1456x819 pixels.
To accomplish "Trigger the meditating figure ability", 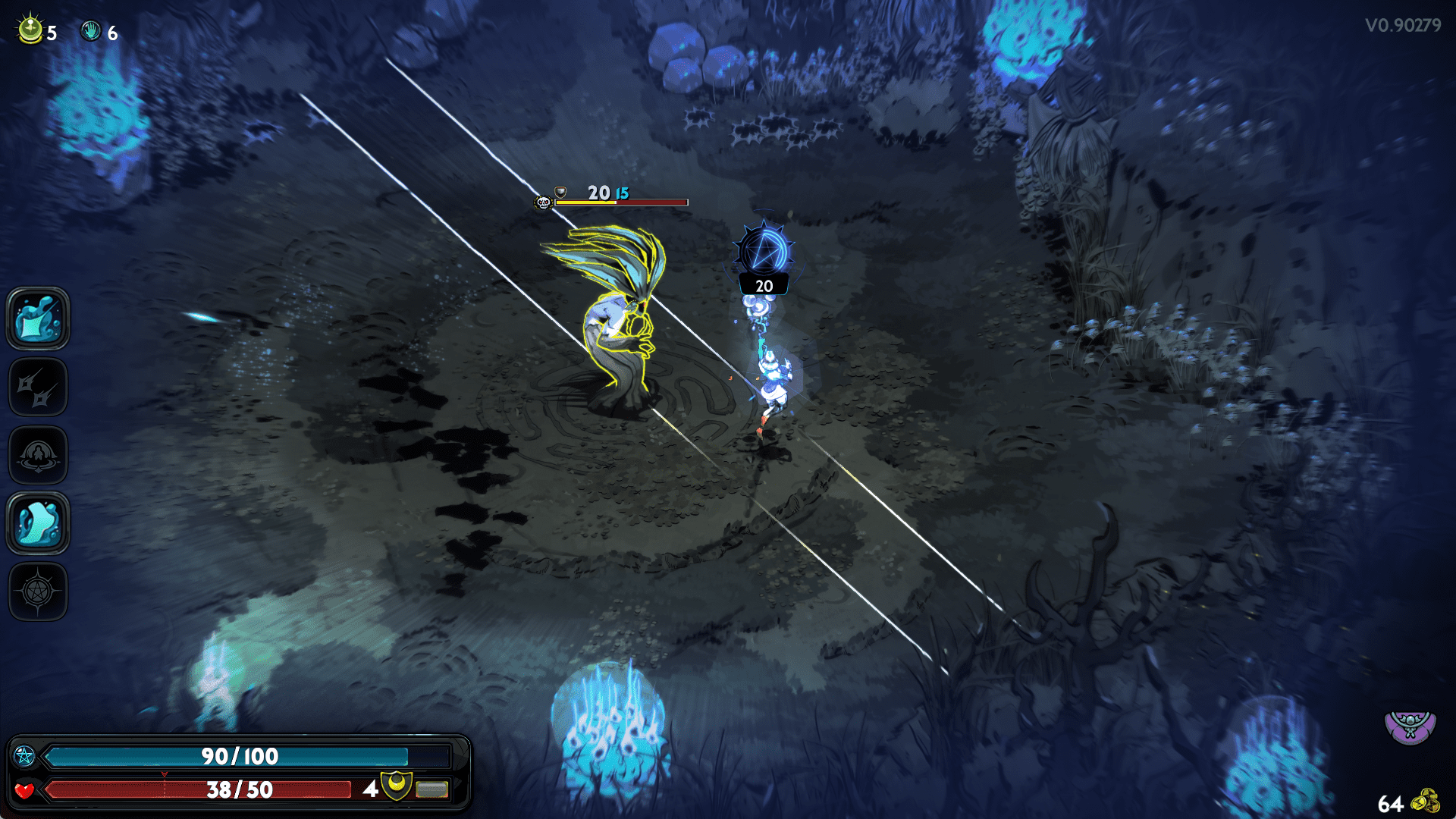I will tap(38, 456).
